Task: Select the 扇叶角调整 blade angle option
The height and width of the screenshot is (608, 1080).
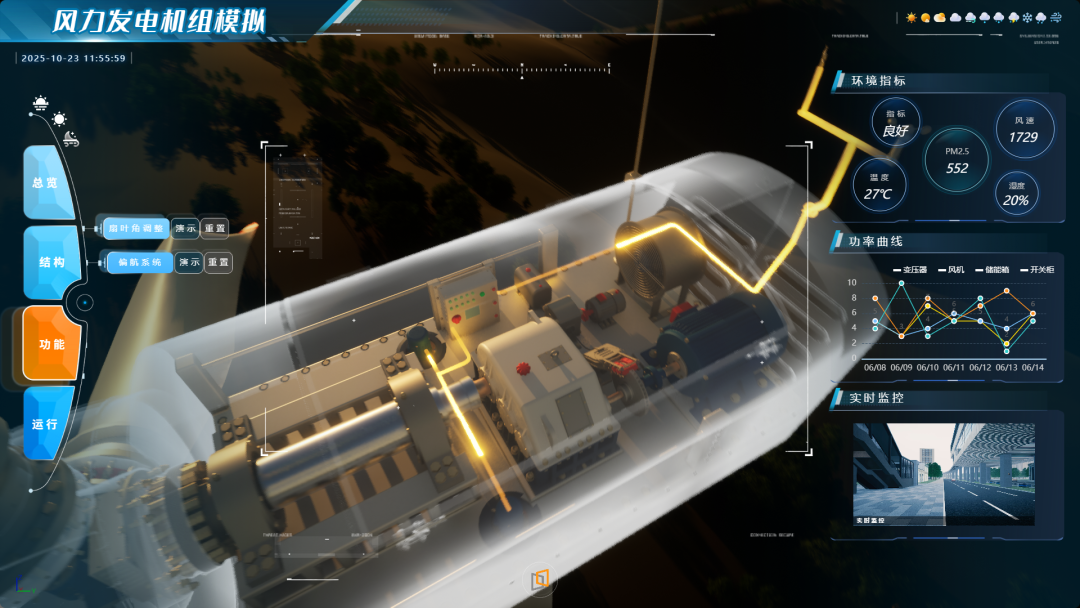Action: click(x=134, y=228)
